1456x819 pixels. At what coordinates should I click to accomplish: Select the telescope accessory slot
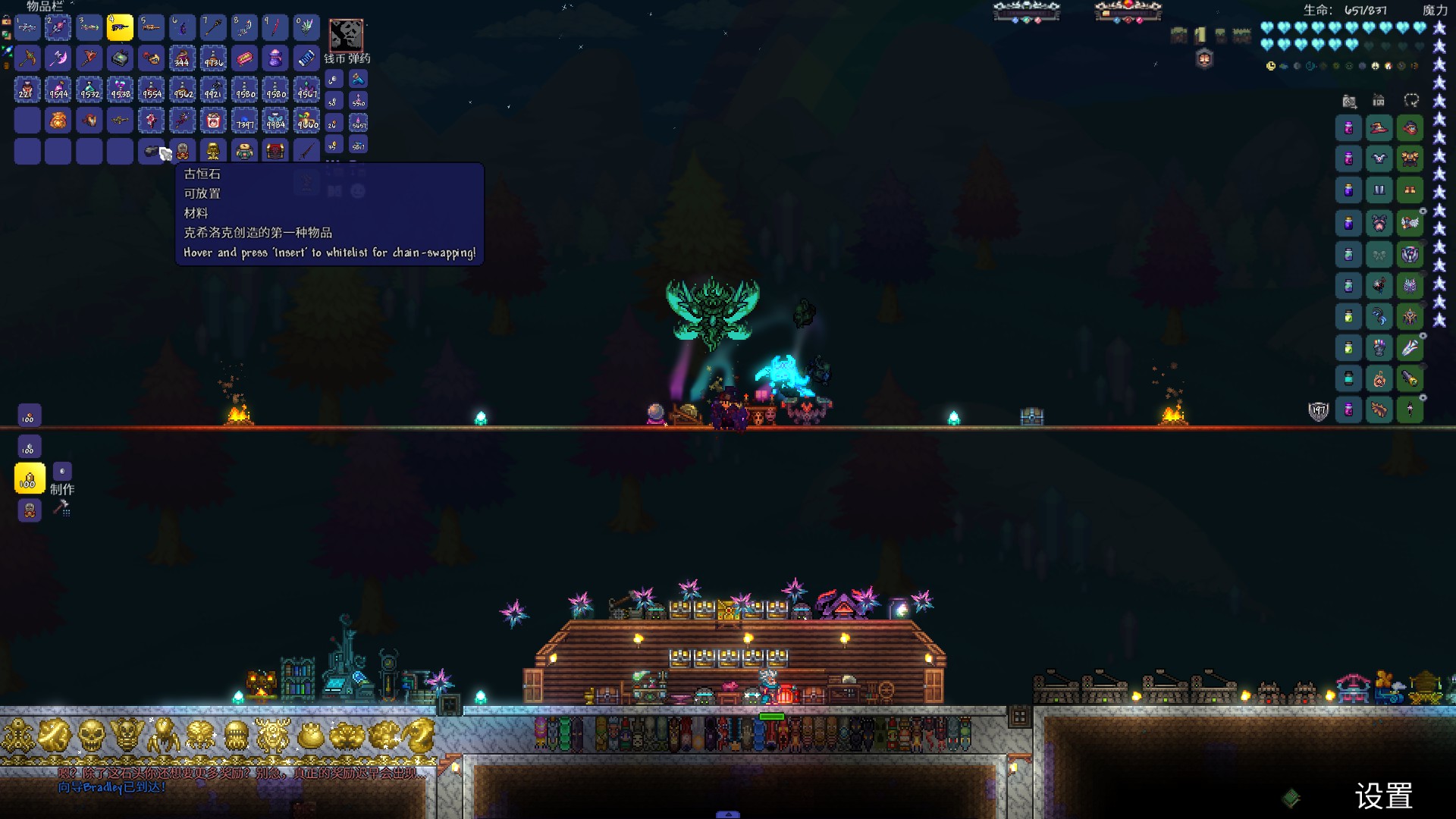tap(1410, 378)
